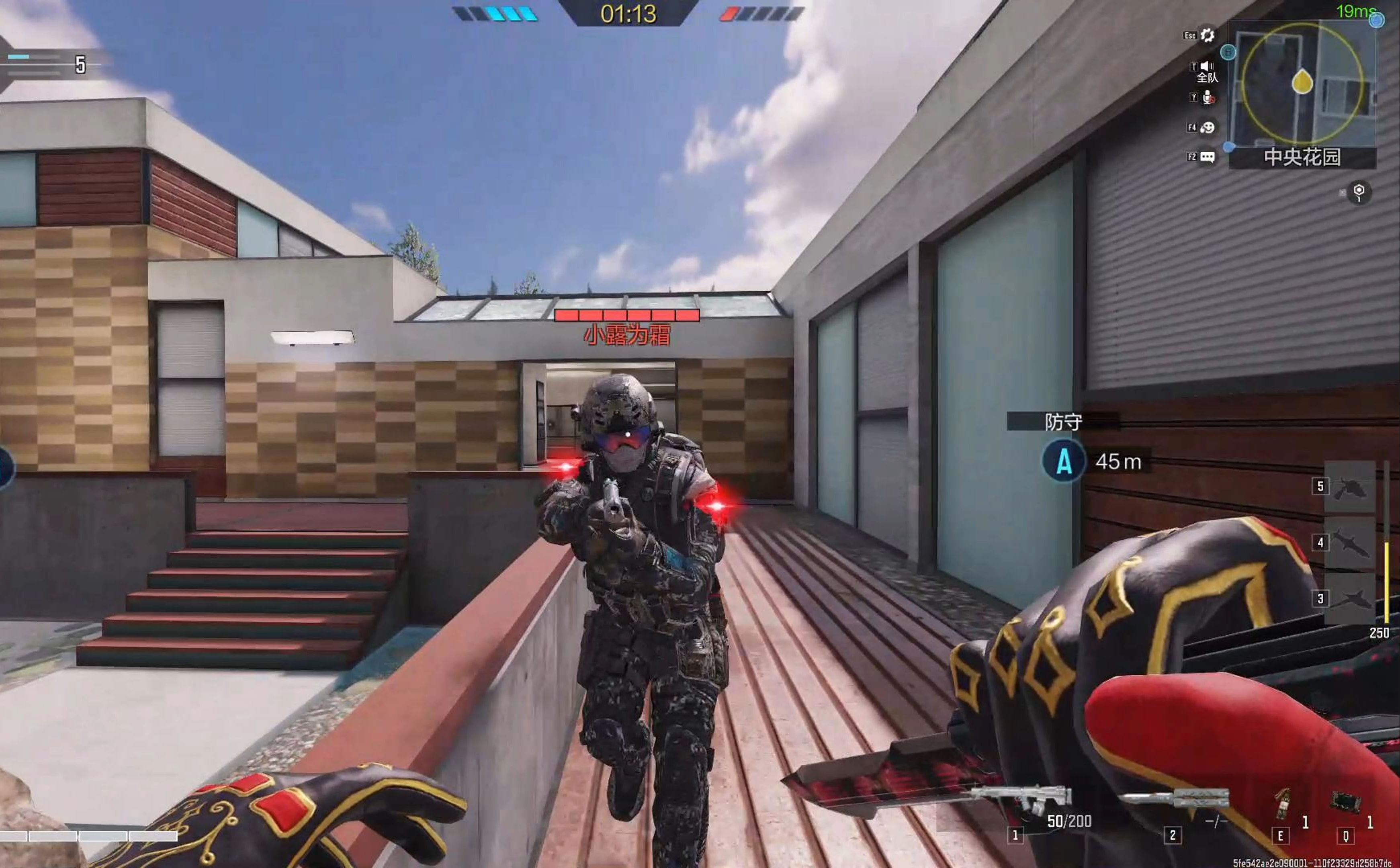
Task: Activate the helicopter scorestreak slot
Action: pos(1349,488)
